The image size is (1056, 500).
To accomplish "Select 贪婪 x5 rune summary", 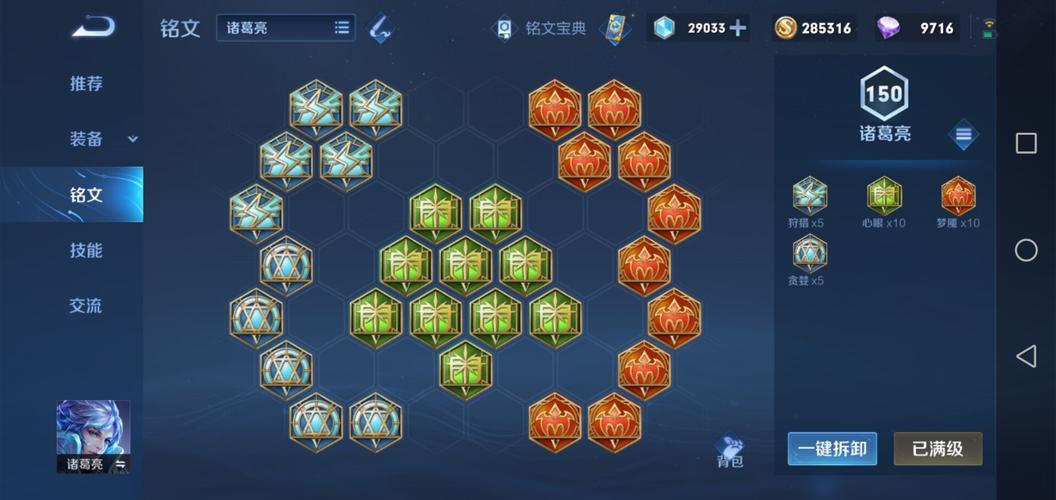I will click(x=809, y=255).
